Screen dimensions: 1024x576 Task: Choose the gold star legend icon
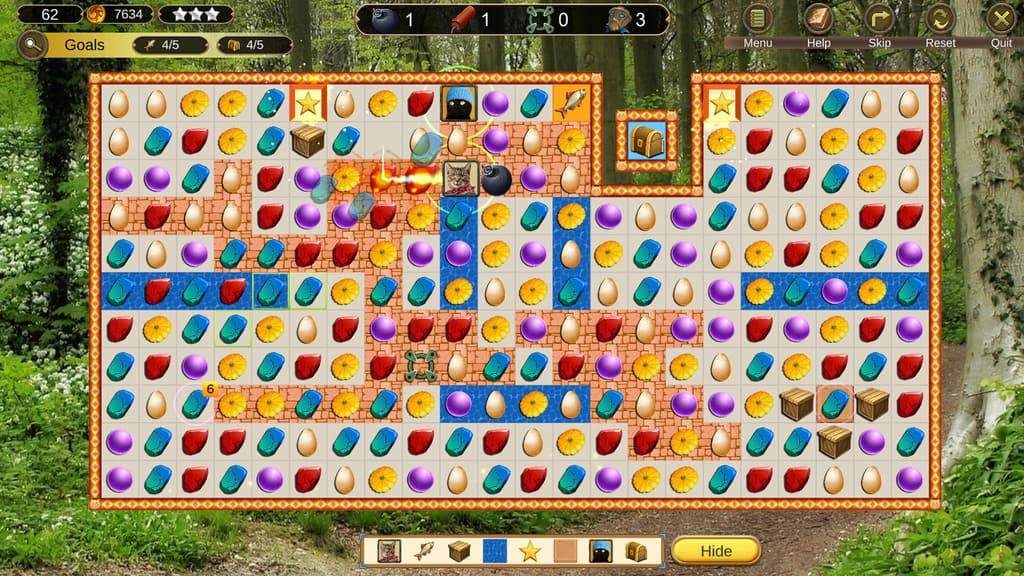(529, 551)
